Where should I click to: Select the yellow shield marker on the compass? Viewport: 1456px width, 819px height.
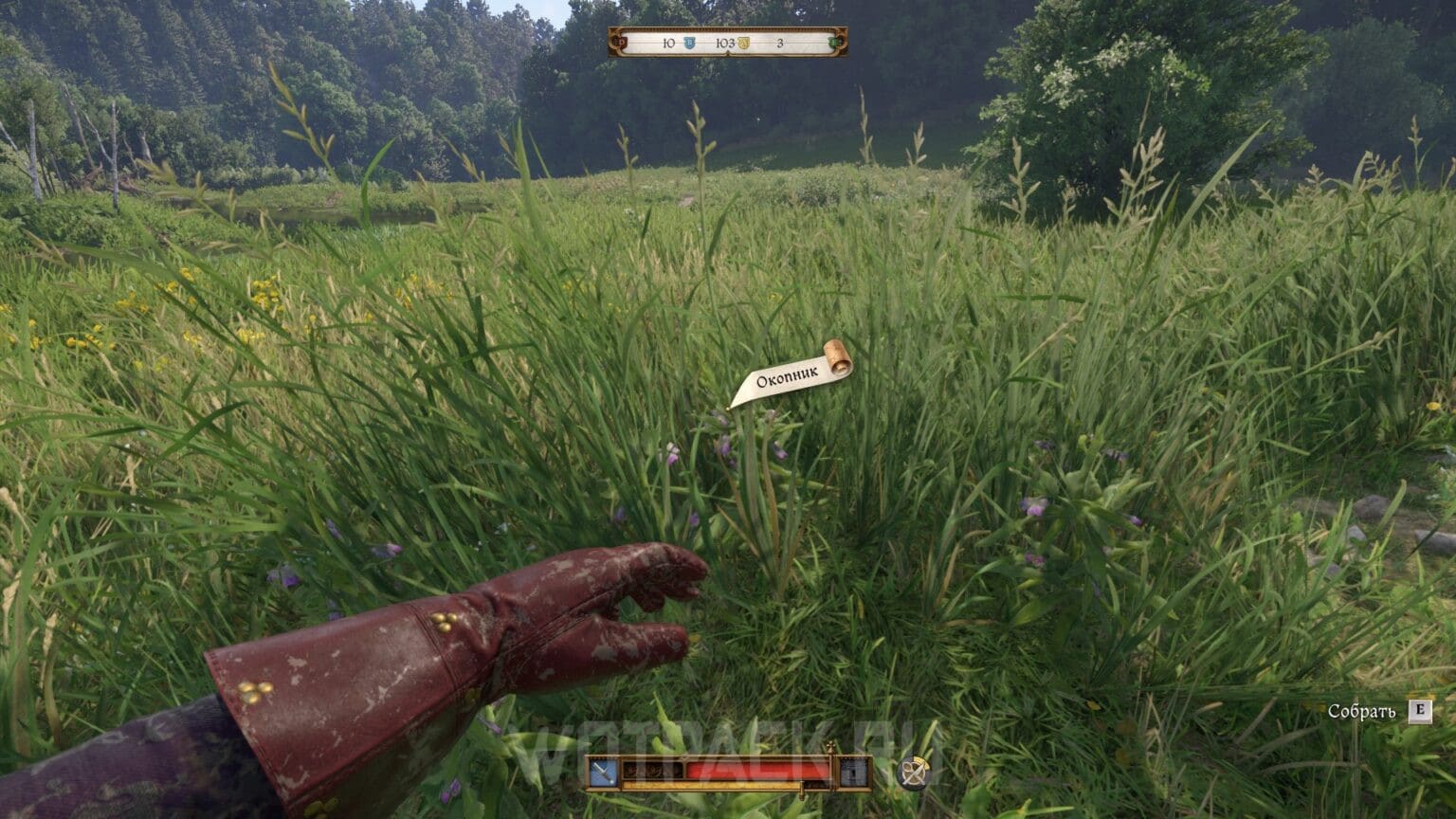click(x=744, y=44)
